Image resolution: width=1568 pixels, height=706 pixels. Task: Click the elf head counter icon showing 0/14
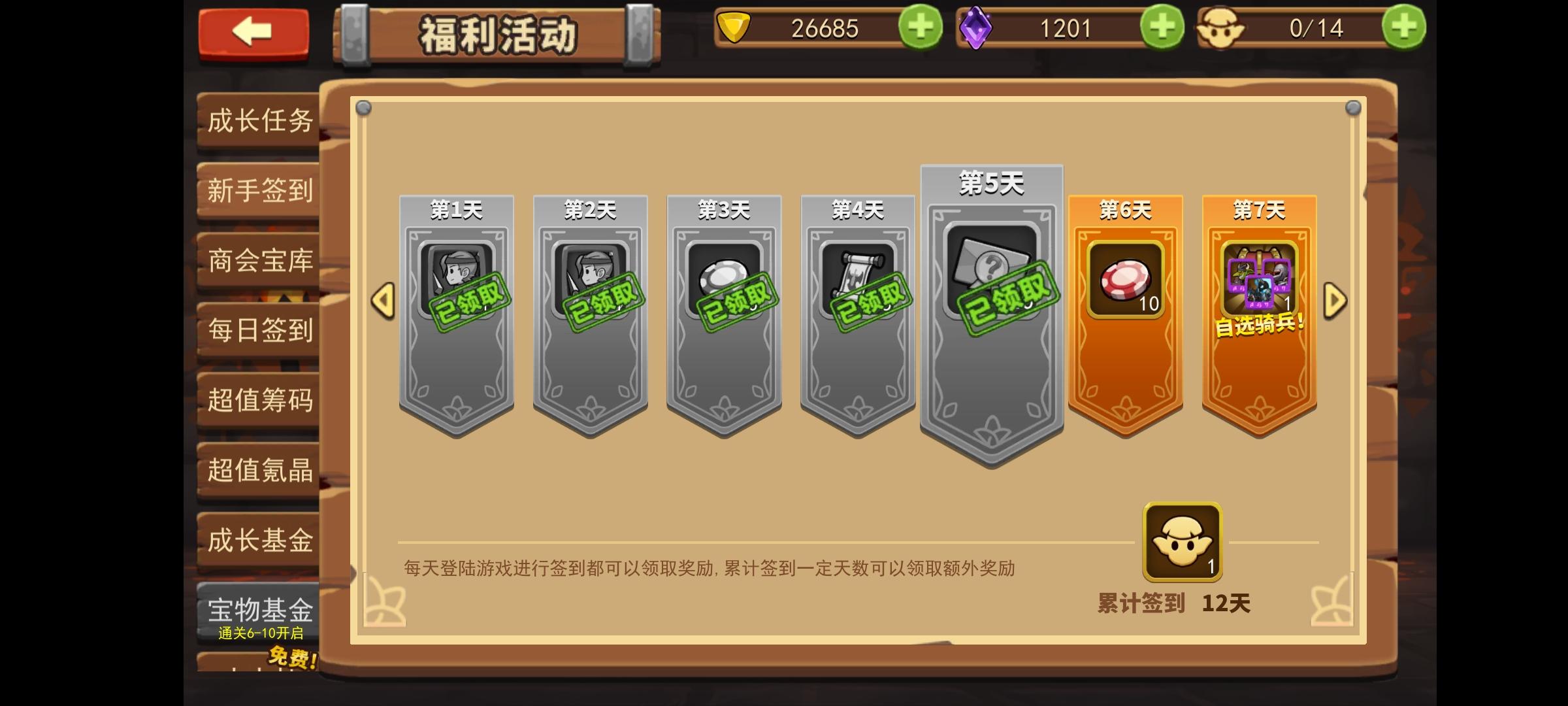1226,29
